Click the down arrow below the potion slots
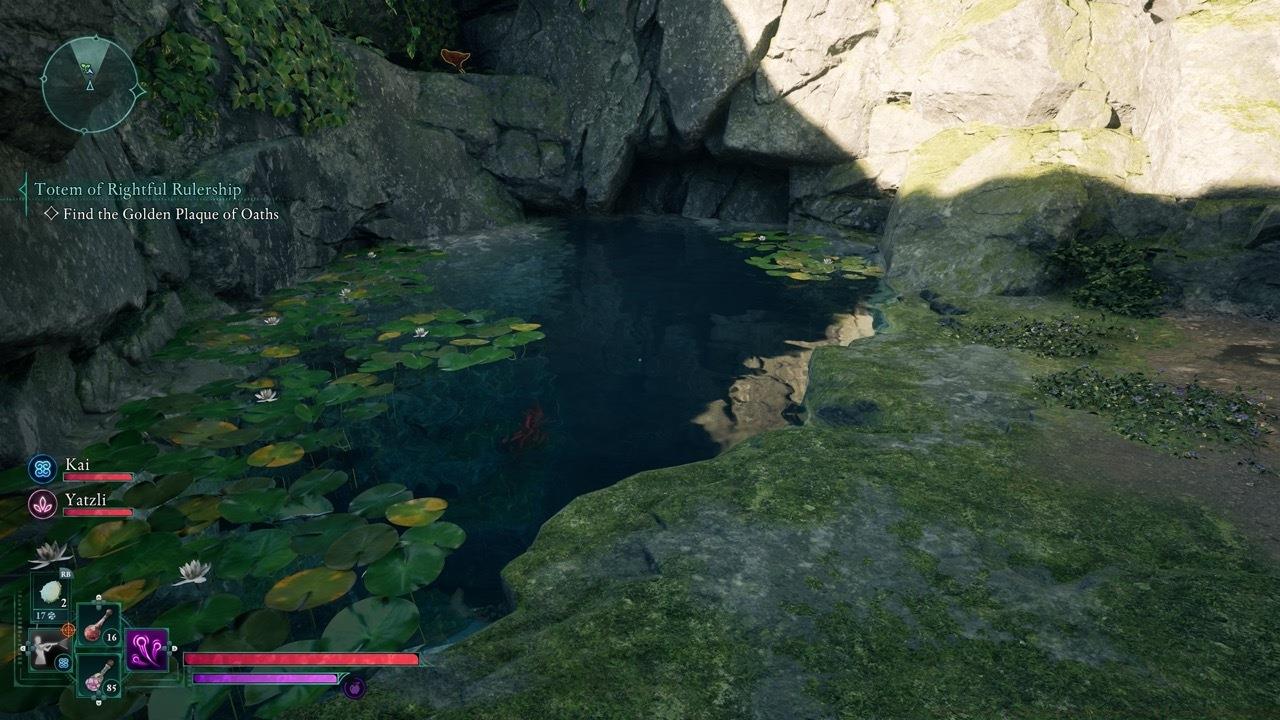Screen dimensions: 1280x720 (x=98, y=703)
